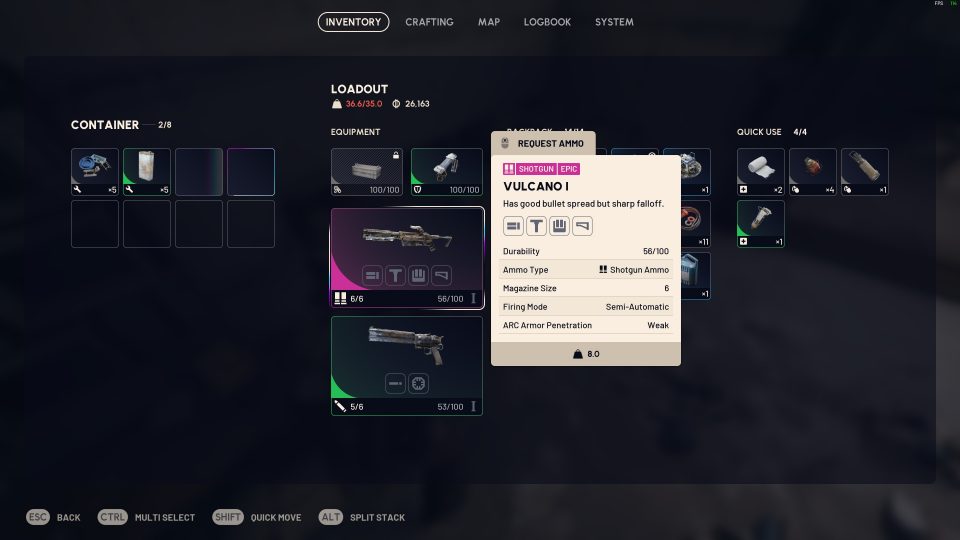Image resolution: width=960 pixels, height=540 pixels.
Task: Show the Logbook tab
Action: tap(547, 22)
